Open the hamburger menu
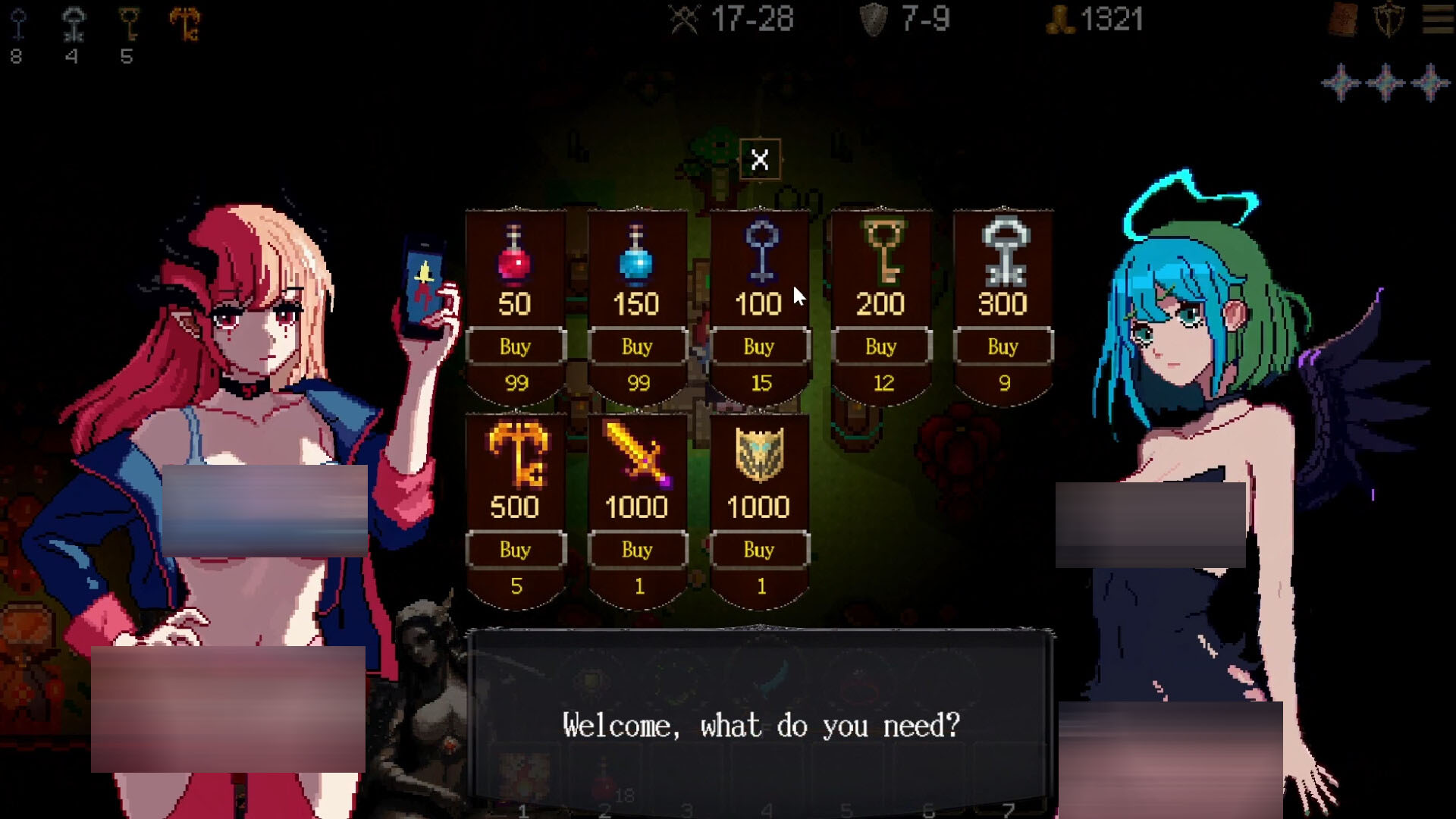Viewport: 1456px width, 819px height. pos(1438,20)
